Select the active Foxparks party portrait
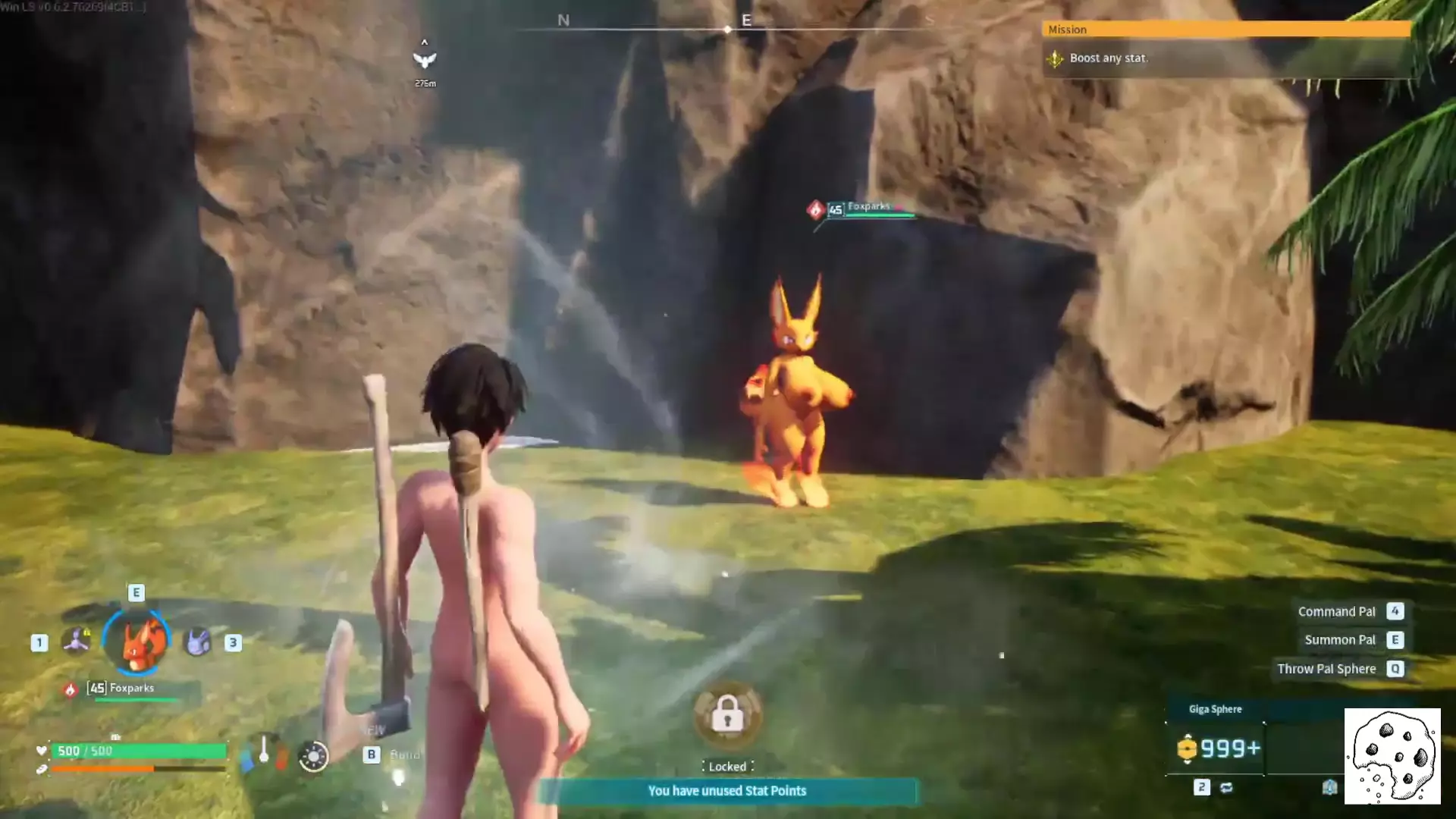 tap(138, 642)
